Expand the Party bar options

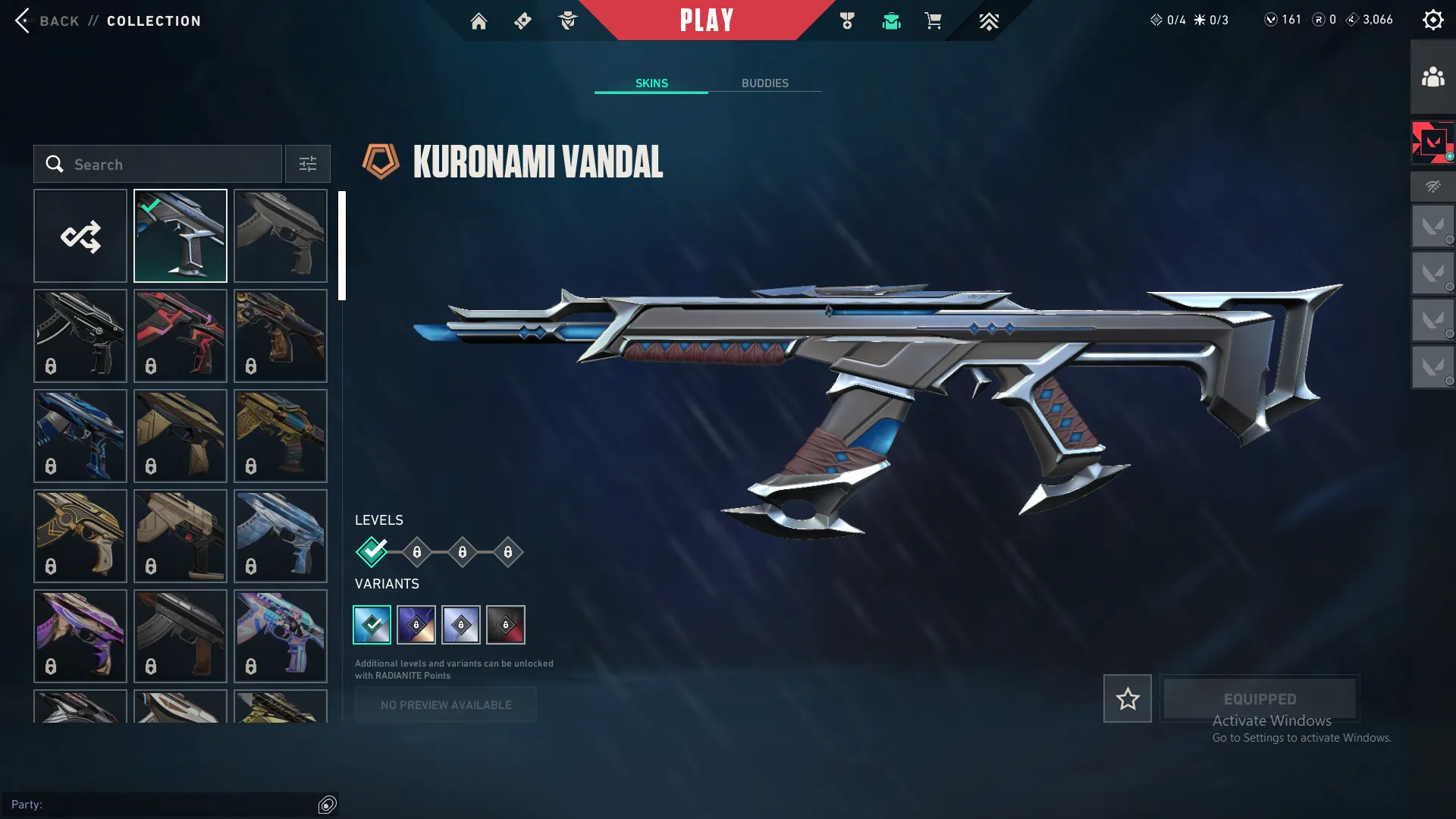328,805
